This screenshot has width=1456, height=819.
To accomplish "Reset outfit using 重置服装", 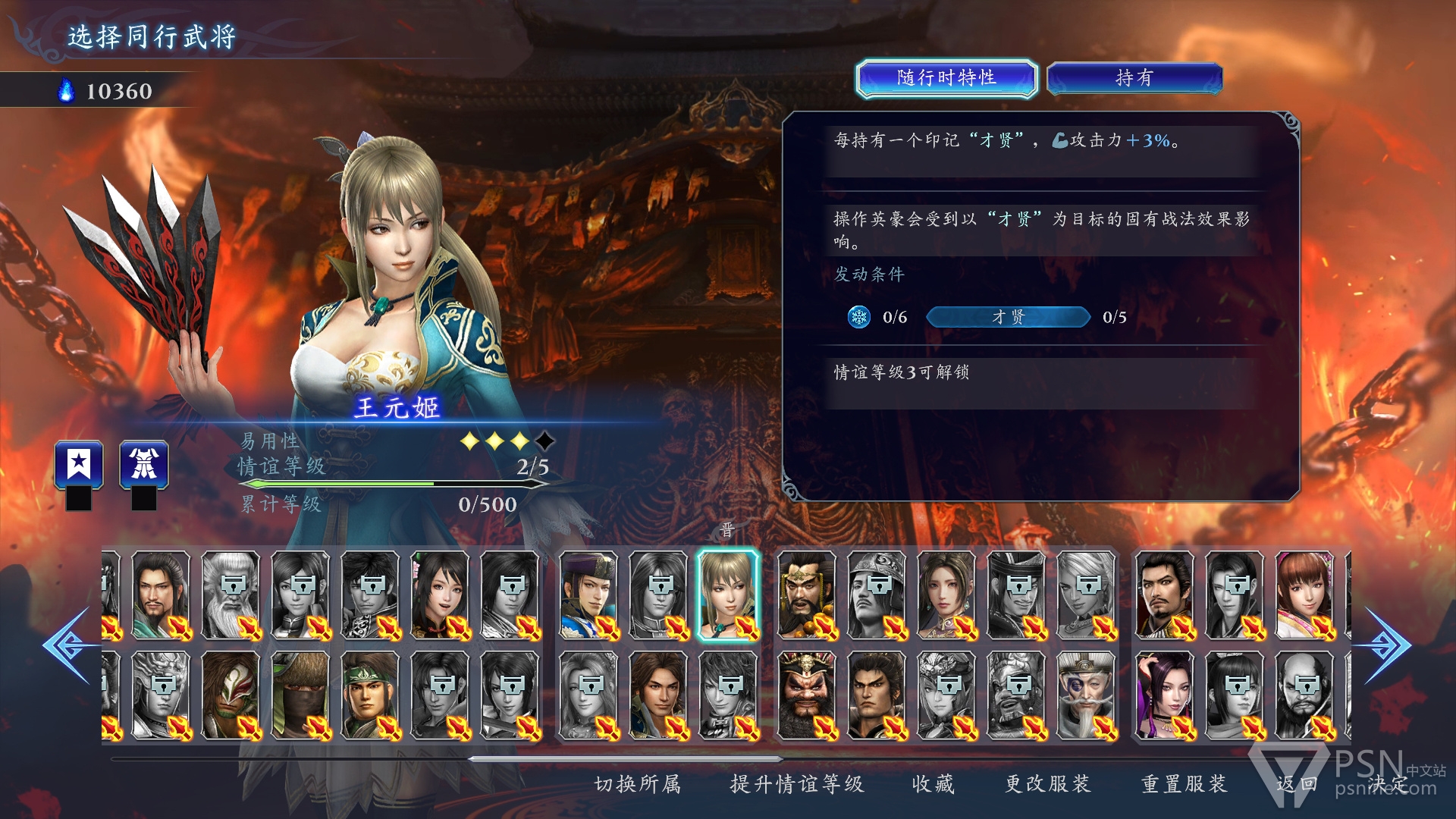I will coord(1184,784).
